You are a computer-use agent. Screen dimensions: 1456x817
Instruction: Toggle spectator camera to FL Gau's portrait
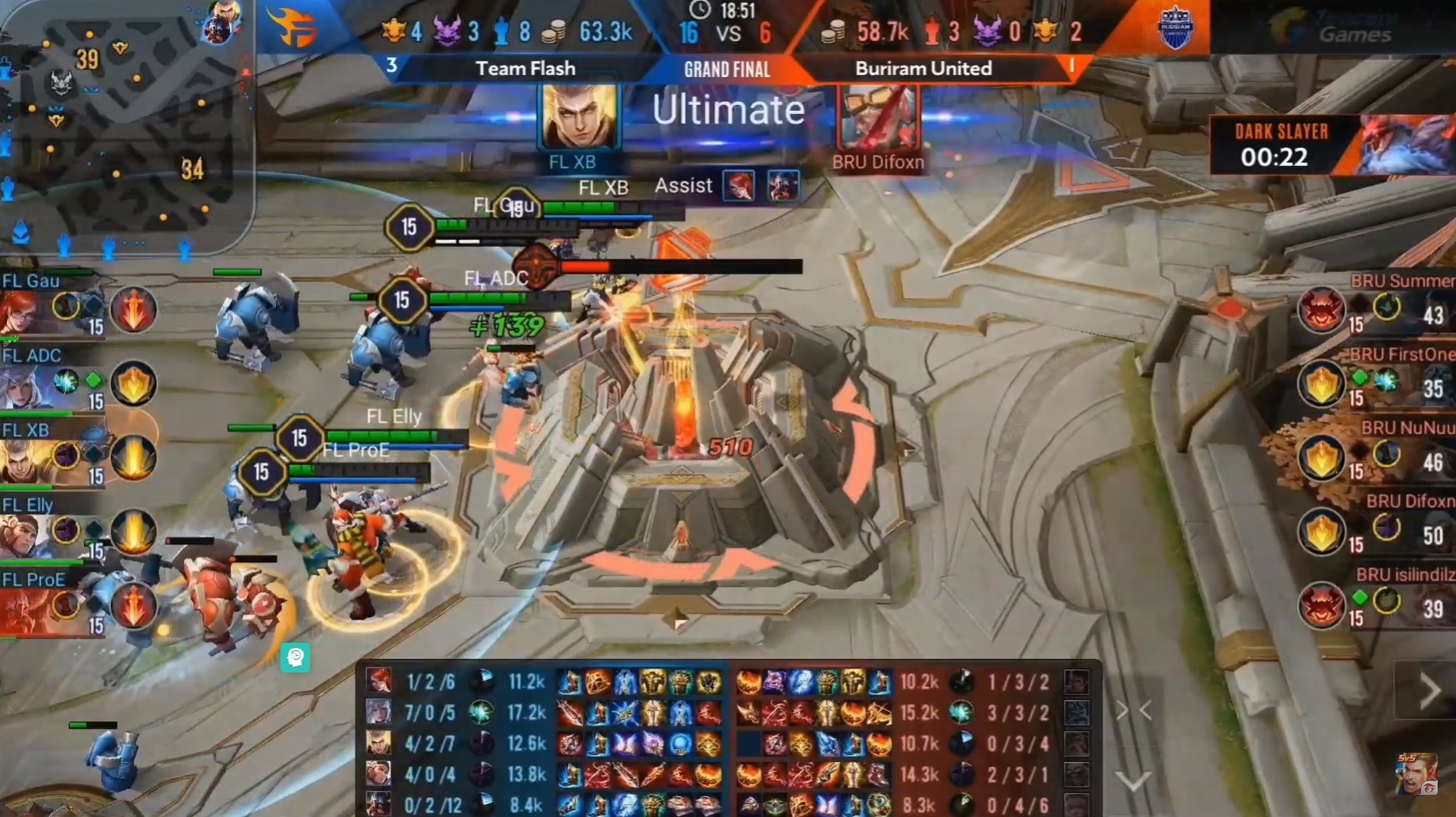(x=19, y=313)
